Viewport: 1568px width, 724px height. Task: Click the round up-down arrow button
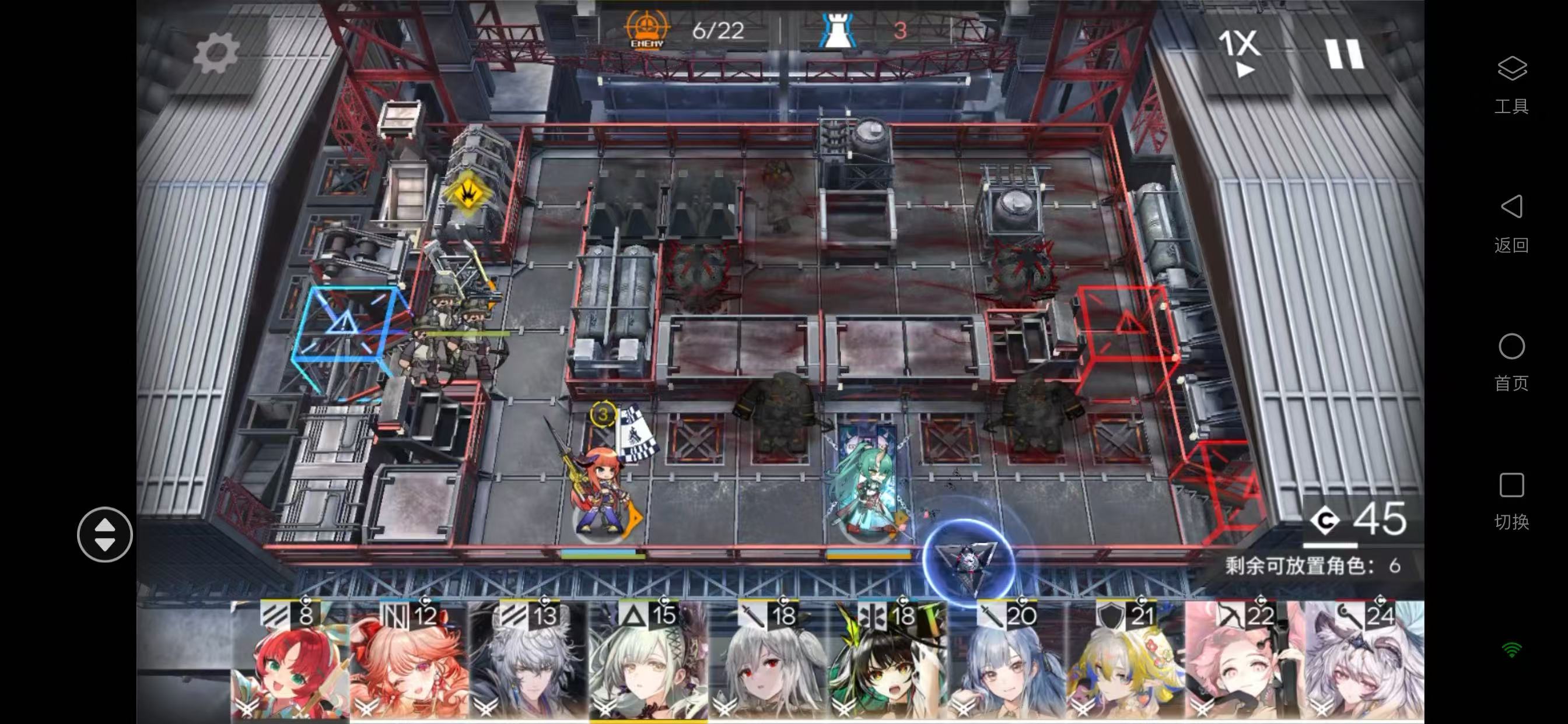(104, 534)
